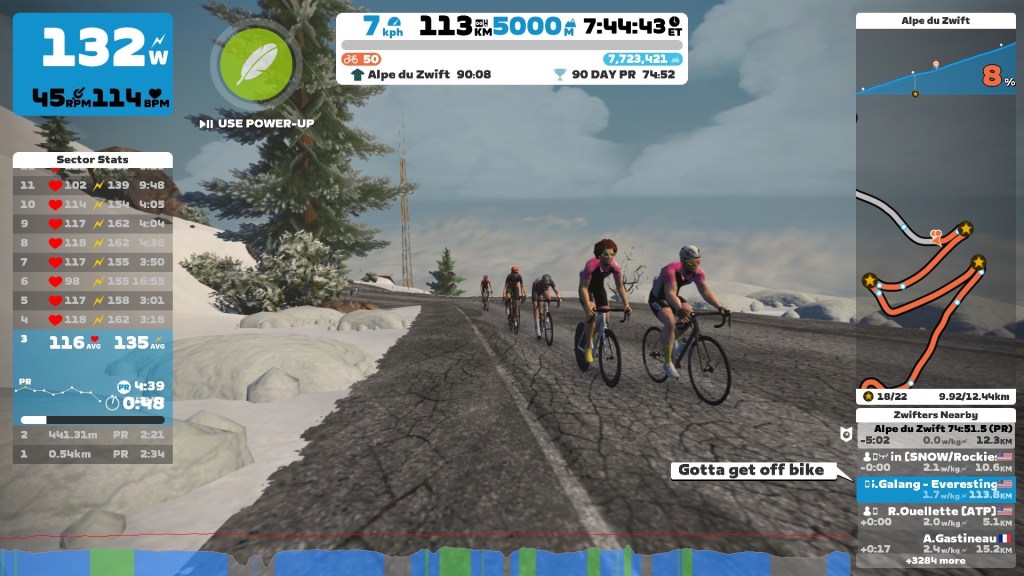Click the shield badge beside the nearby list
Screen dimensions: 1024x576
click(844, 434)
